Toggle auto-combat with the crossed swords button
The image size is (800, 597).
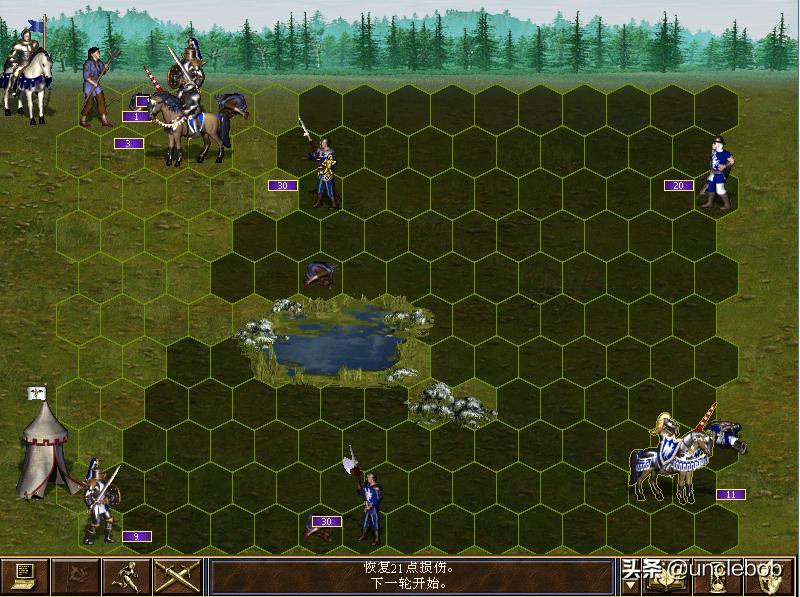point(178,576)
